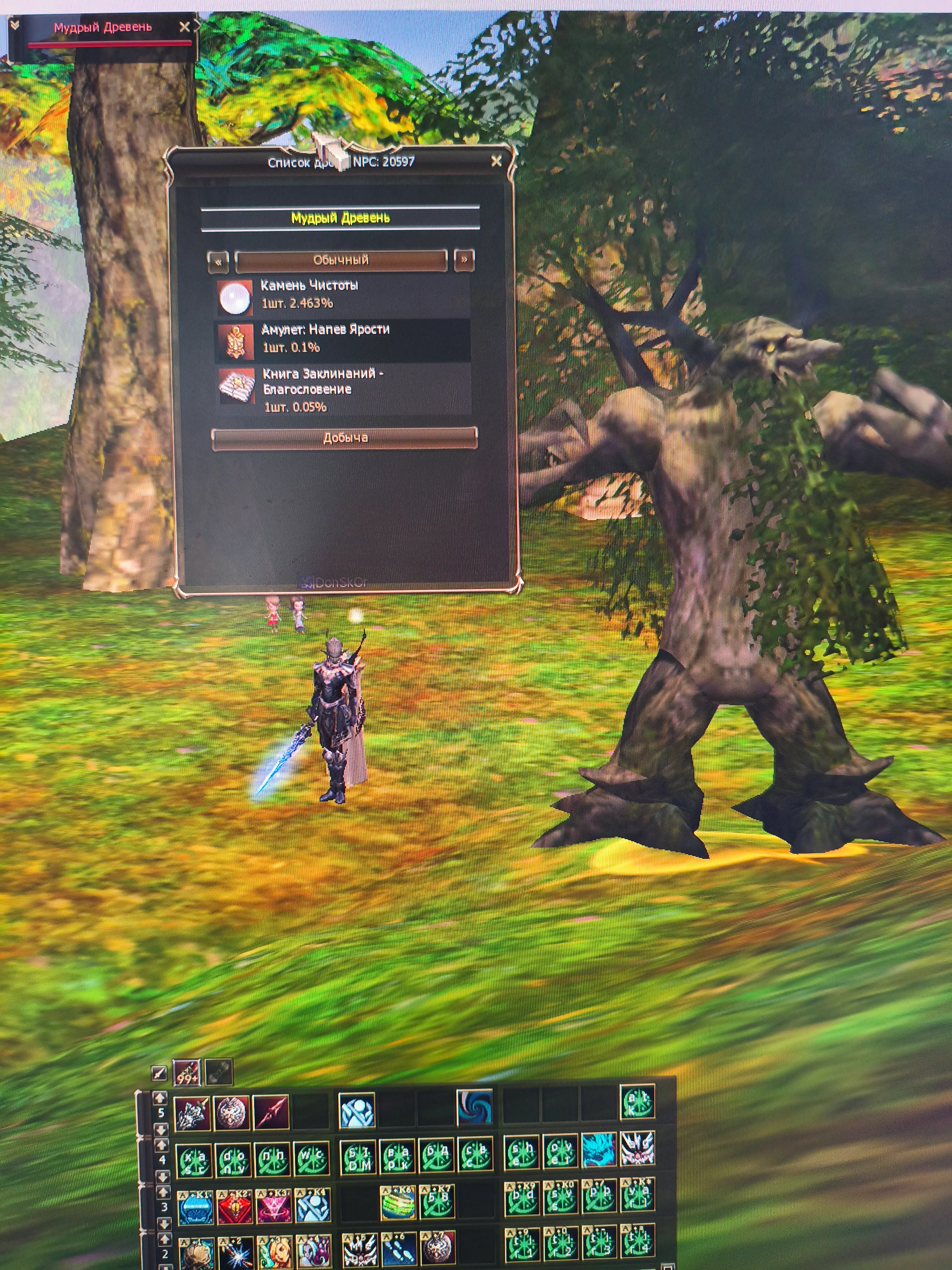Screen dimensions: 952x1270
Task: Click the arrow item with 99+ count
Action: click(x=187, y=1072)
